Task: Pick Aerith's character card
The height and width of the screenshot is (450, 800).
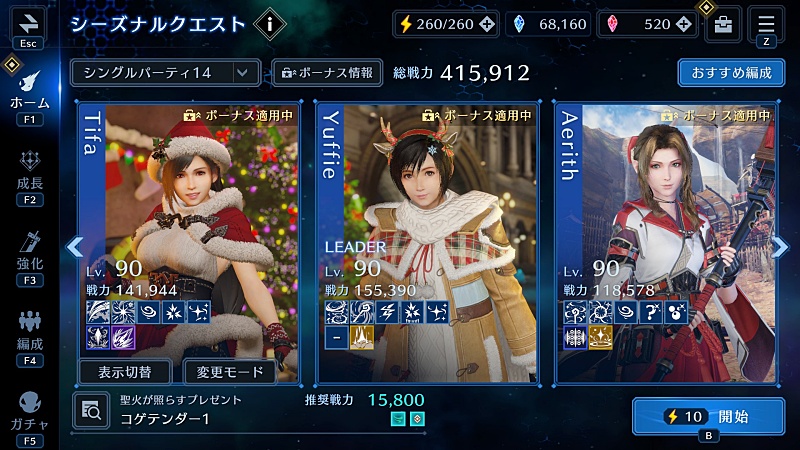Action: (x=666, y=220)
